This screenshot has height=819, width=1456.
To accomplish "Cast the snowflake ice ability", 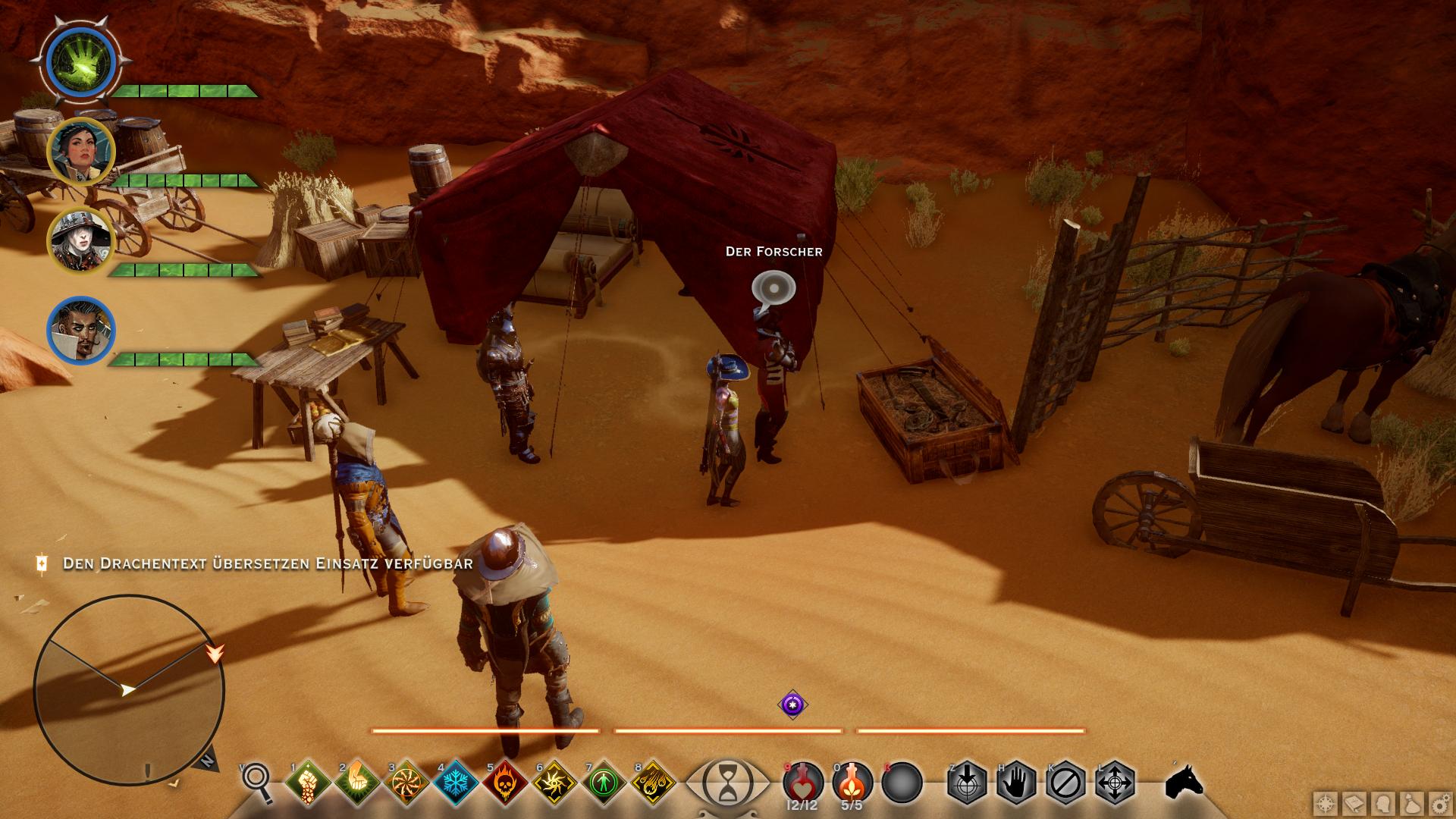I will point(455,781).
